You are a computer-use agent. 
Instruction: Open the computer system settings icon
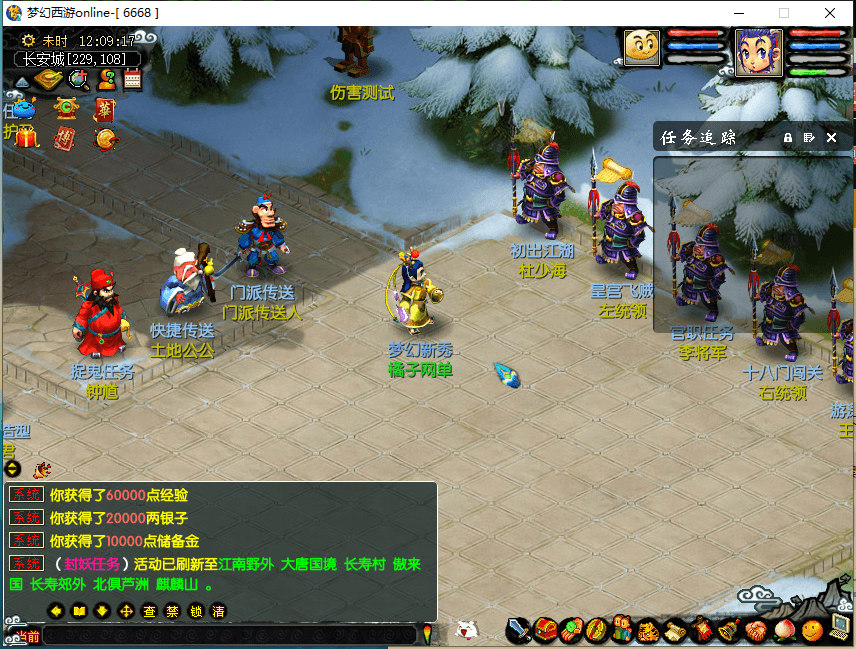[839, 629]
